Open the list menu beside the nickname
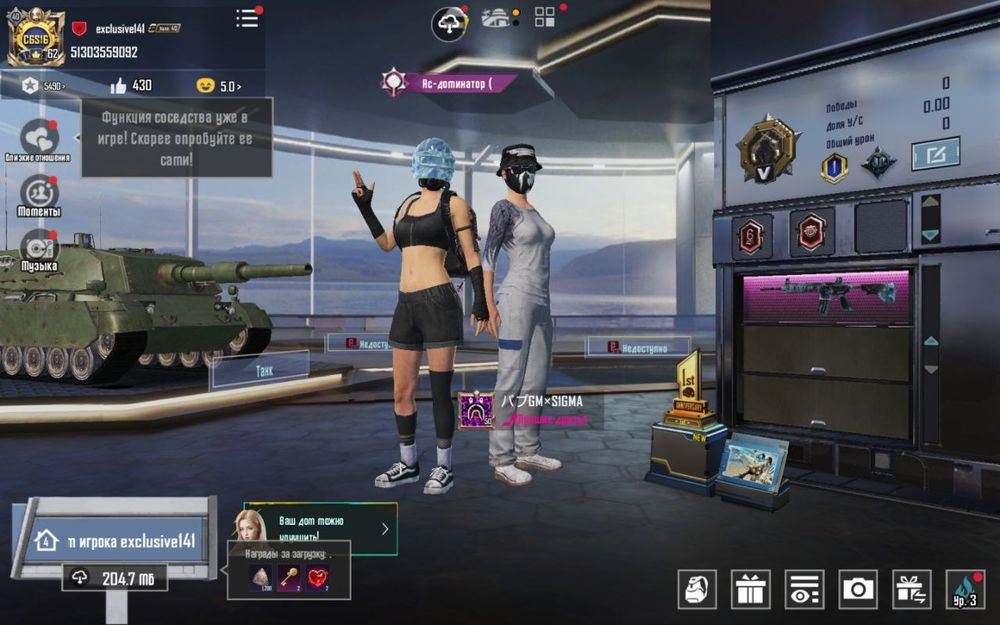1000x625 pixels. 247,18
